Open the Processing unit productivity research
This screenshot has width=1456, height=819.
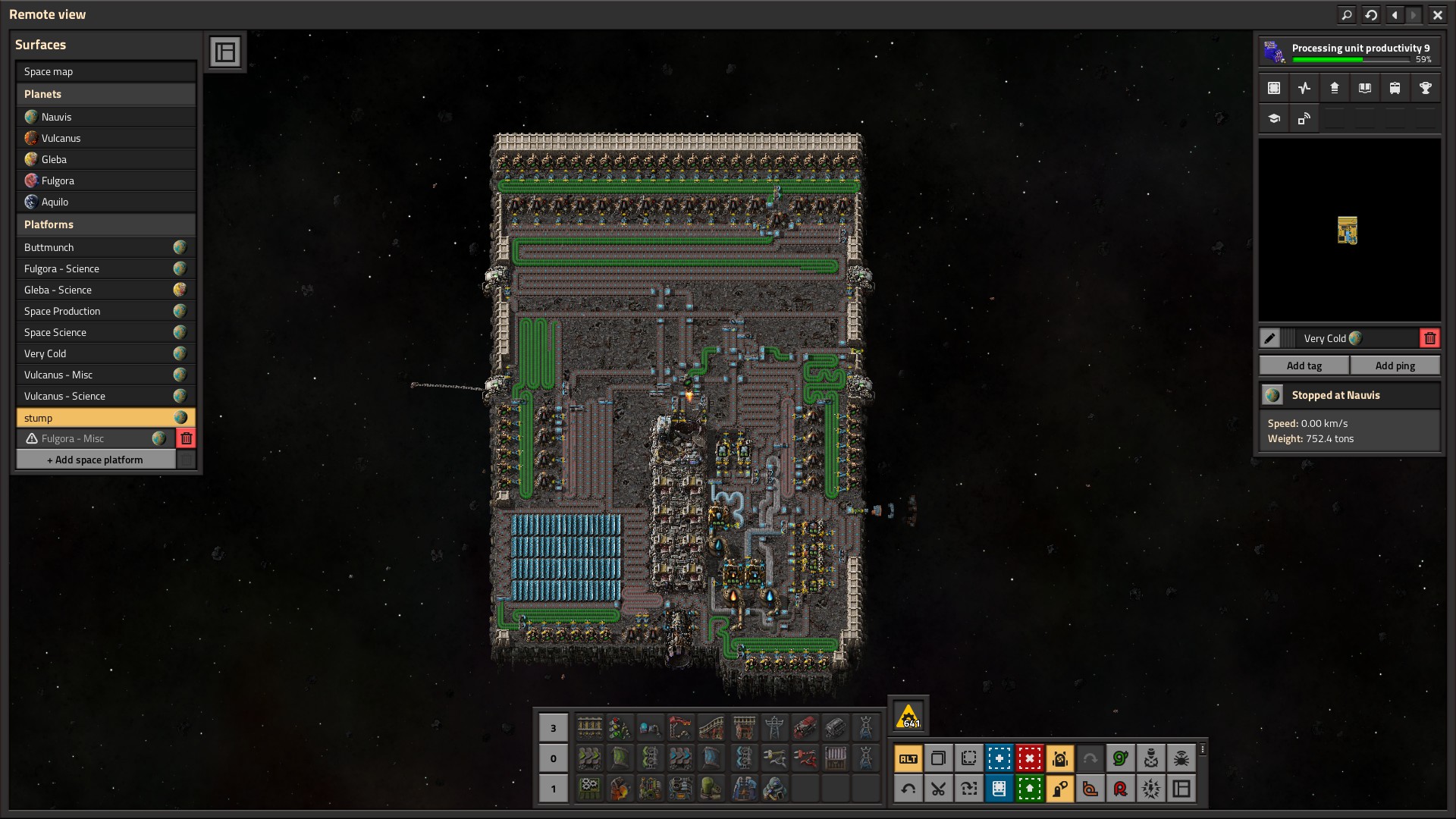click(x=1349, y=52)
